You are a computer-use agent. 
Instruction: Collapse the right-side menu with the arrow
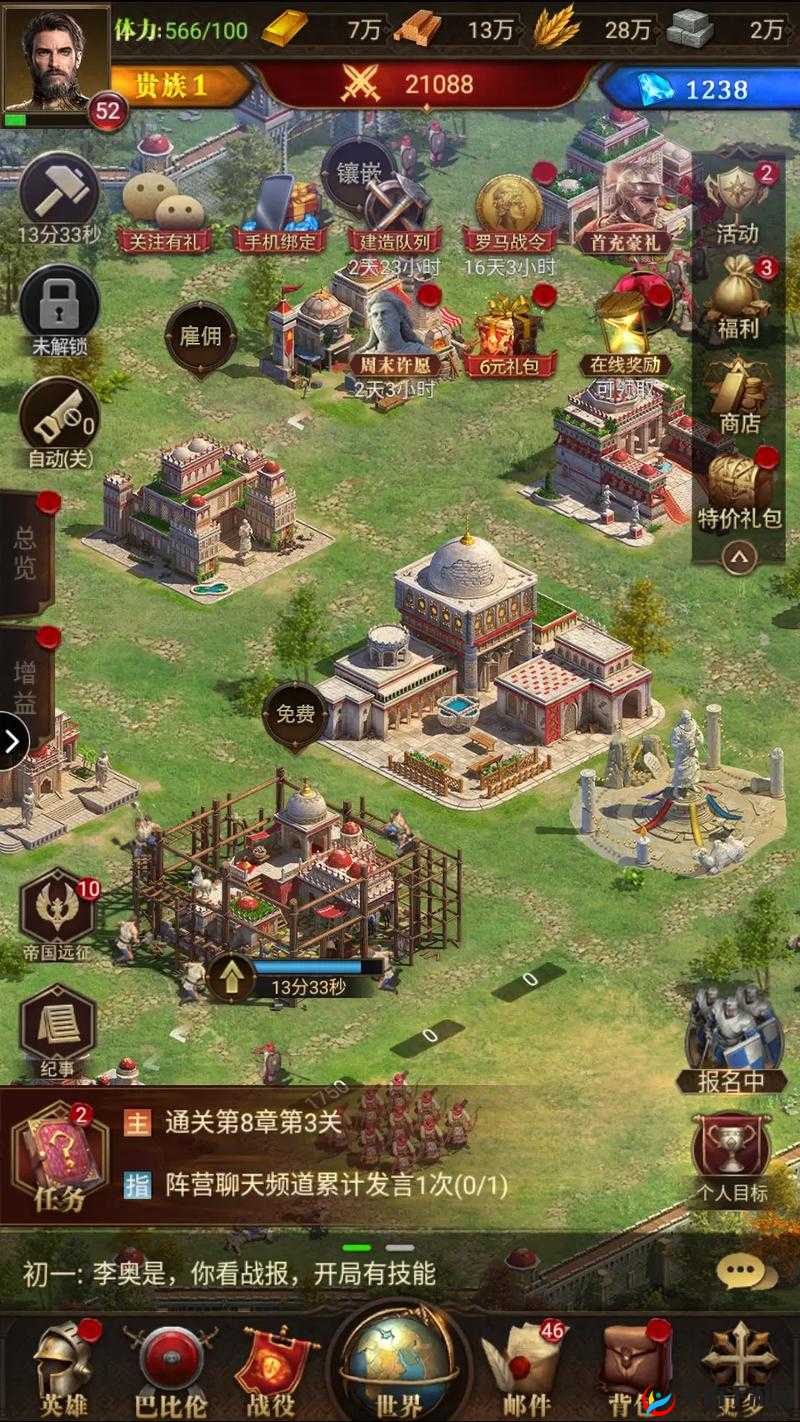(x=739, y=556)
